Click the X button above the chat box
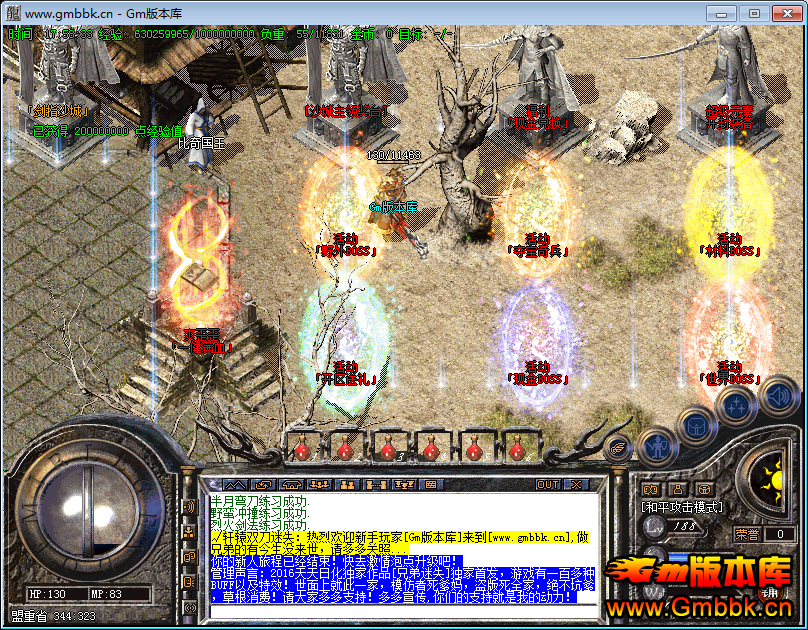The width and height of the screenshot is (808, 630). (x=577, y=485)
